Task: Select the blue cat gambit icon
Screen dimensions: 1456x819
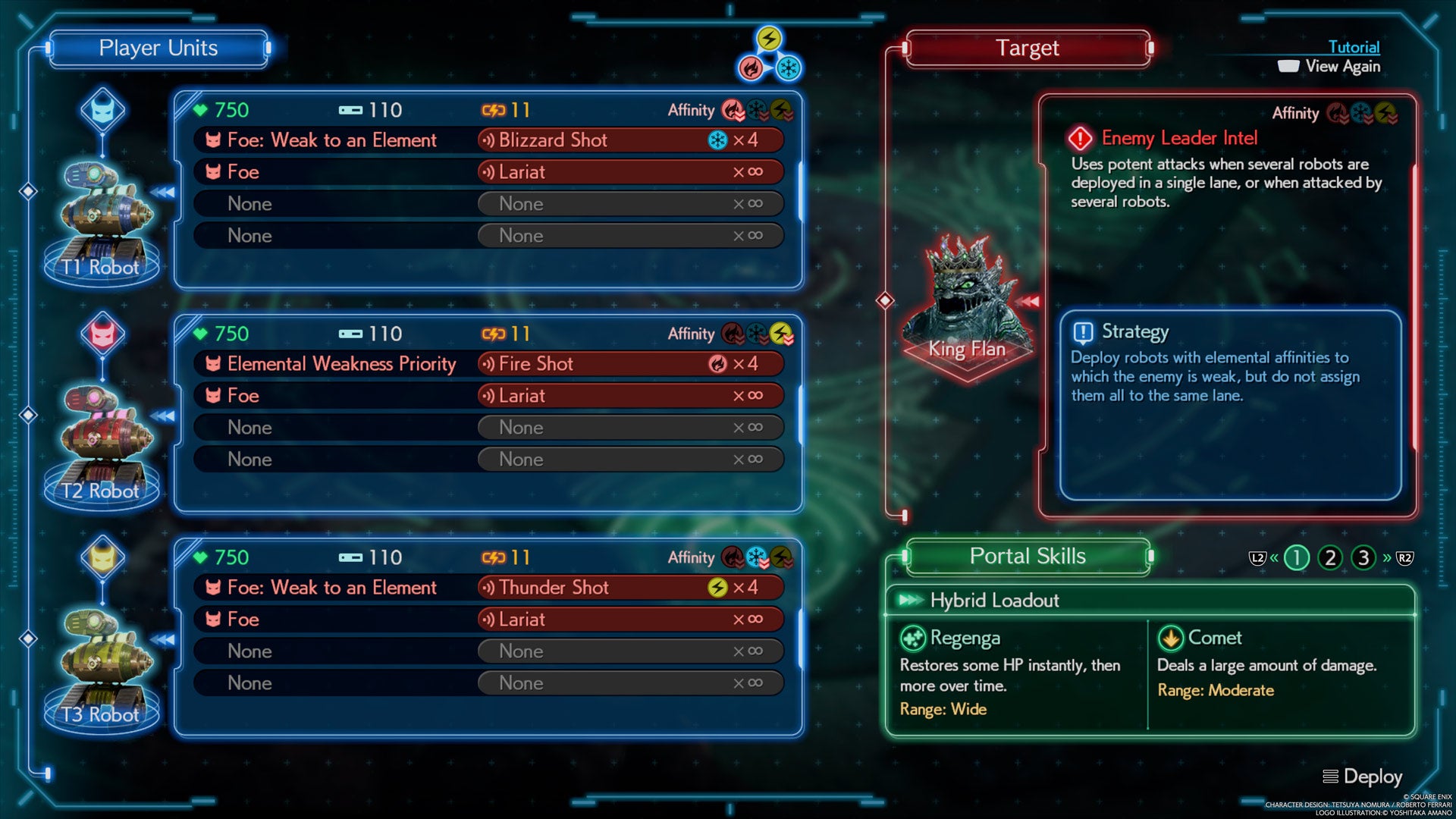Action: 103,111
